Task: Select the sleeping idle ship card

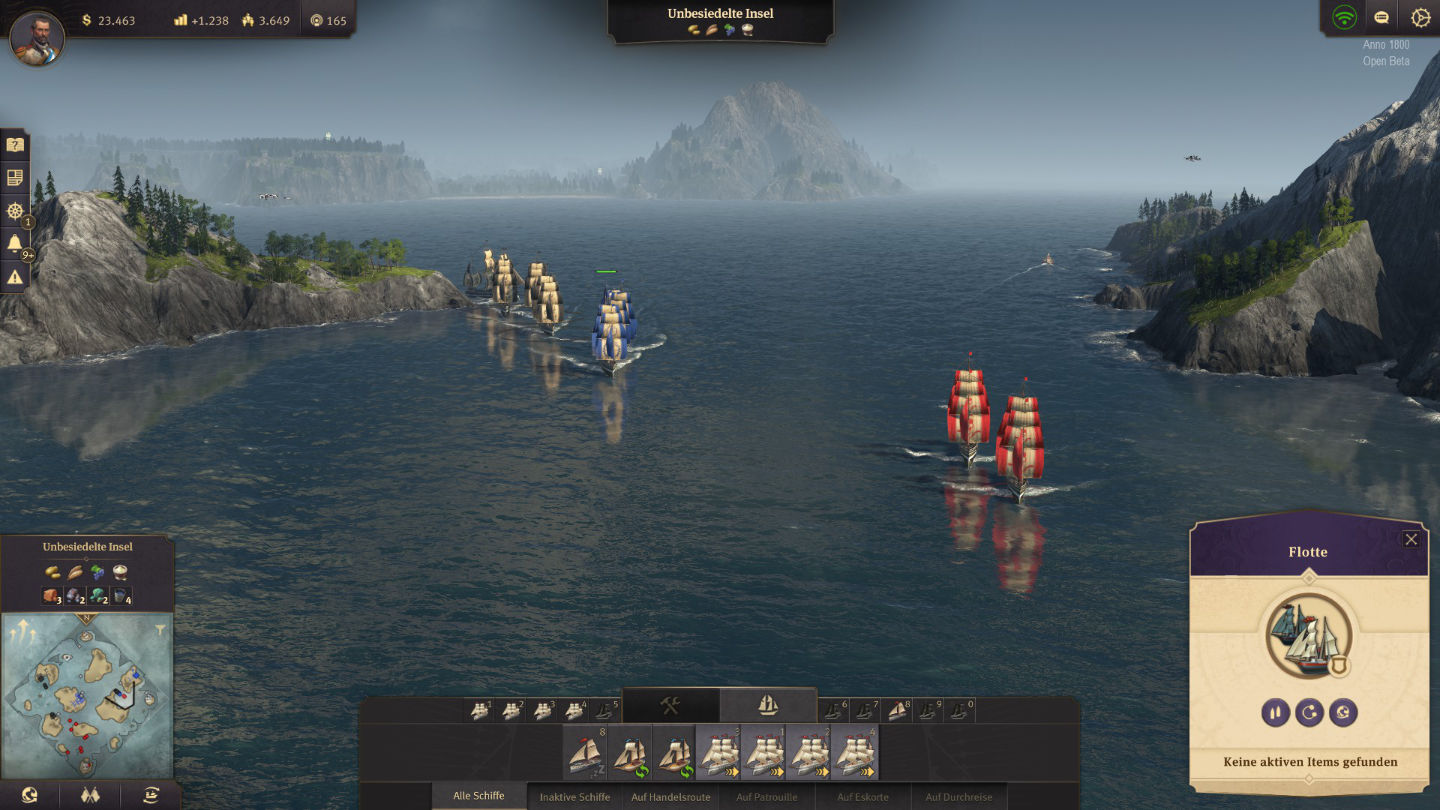Action: [584, 754]
